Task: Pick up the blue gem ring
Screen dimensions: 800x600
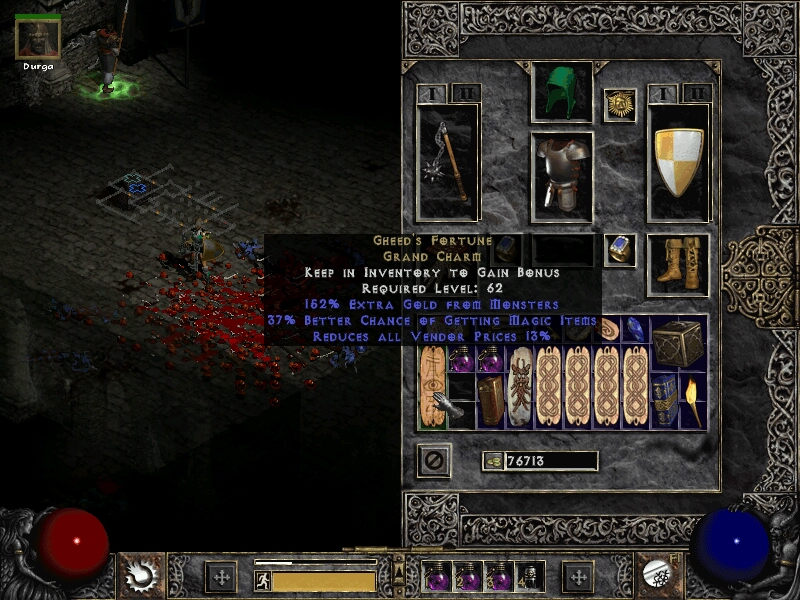Action: click(620, 250)
